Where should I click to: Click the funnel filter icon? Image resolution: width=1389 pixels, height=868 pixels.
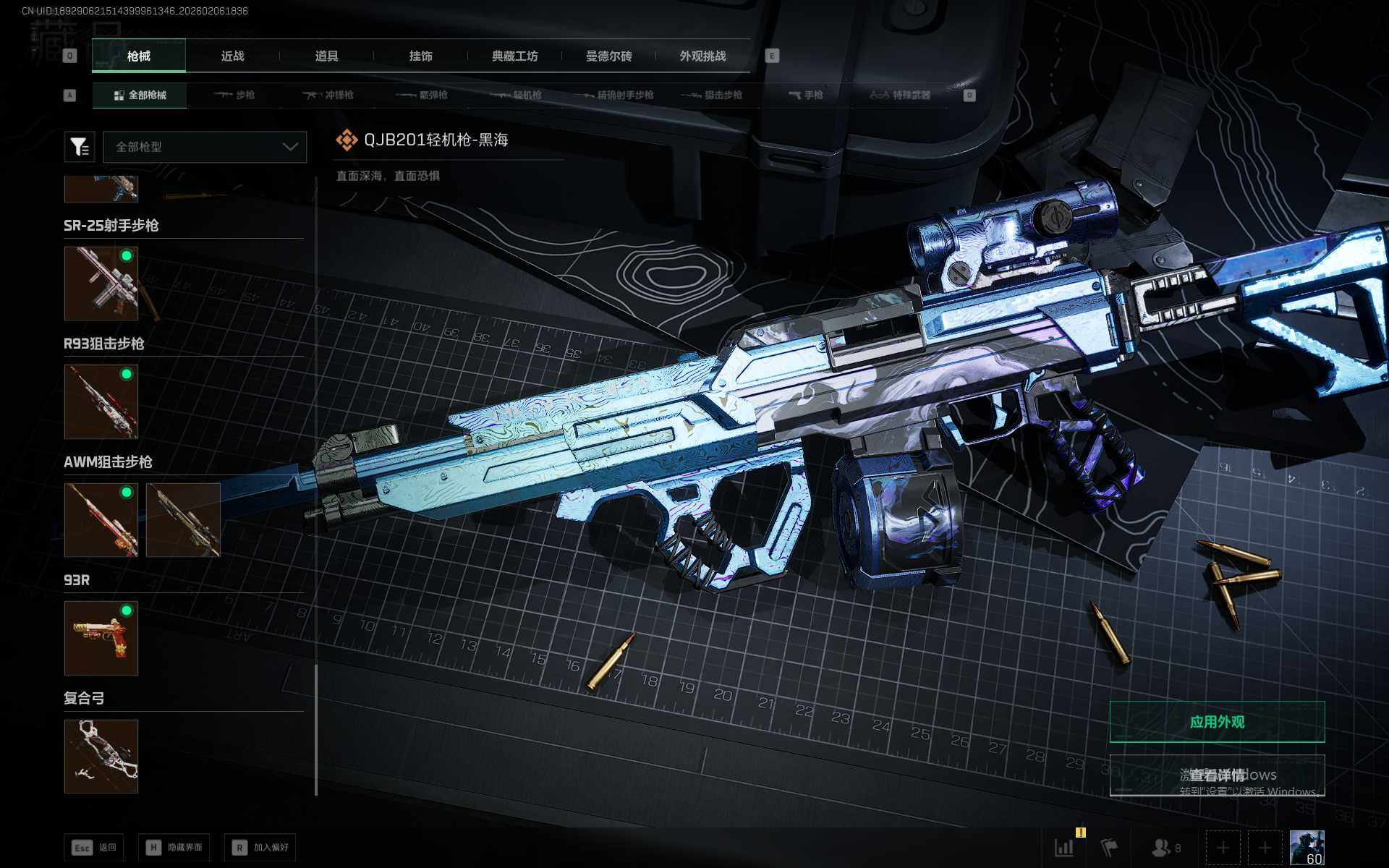[x=80, y=147]
